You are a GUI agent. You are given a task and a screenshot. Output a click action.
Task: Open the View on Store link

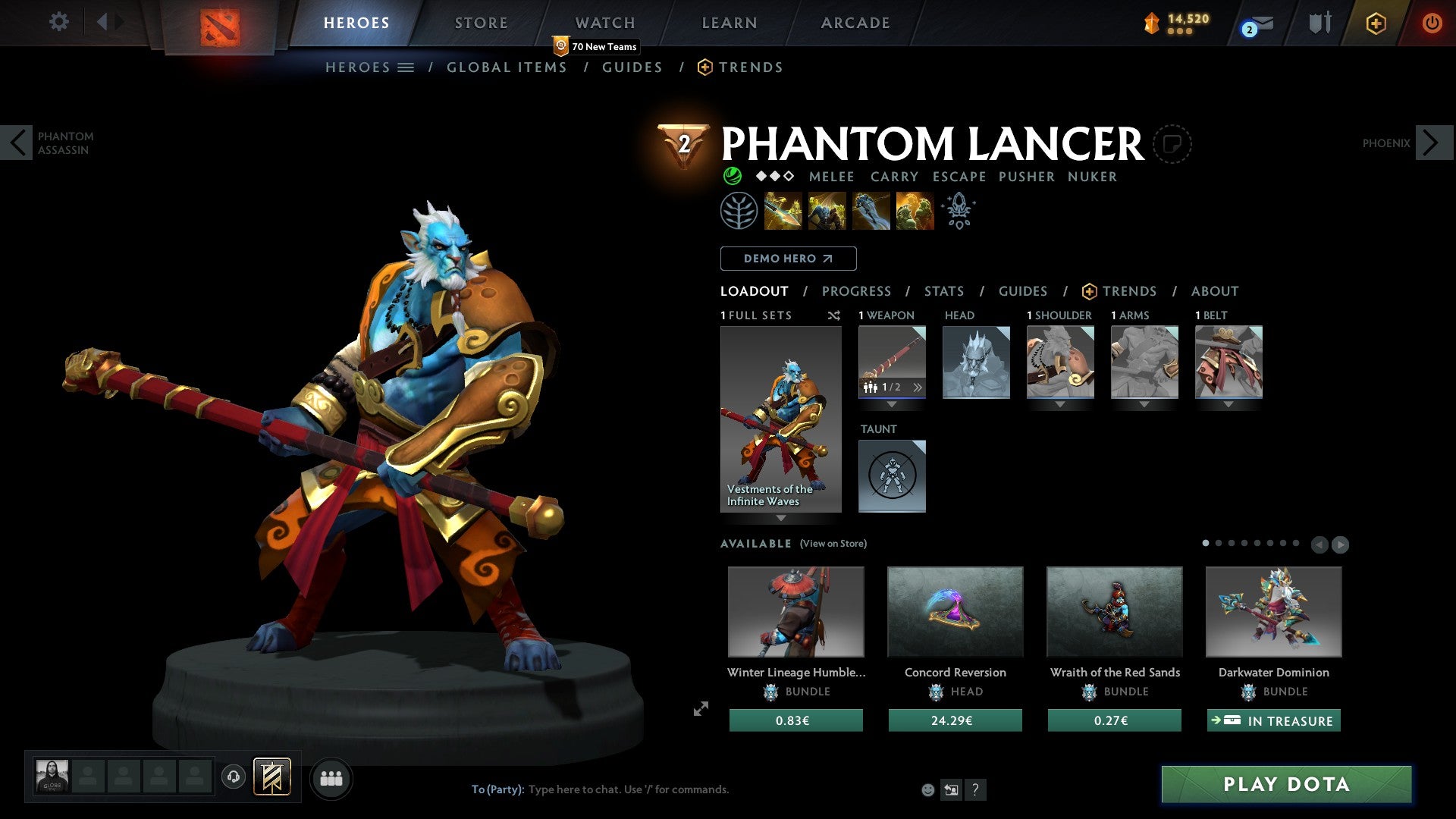coord(831,544)
